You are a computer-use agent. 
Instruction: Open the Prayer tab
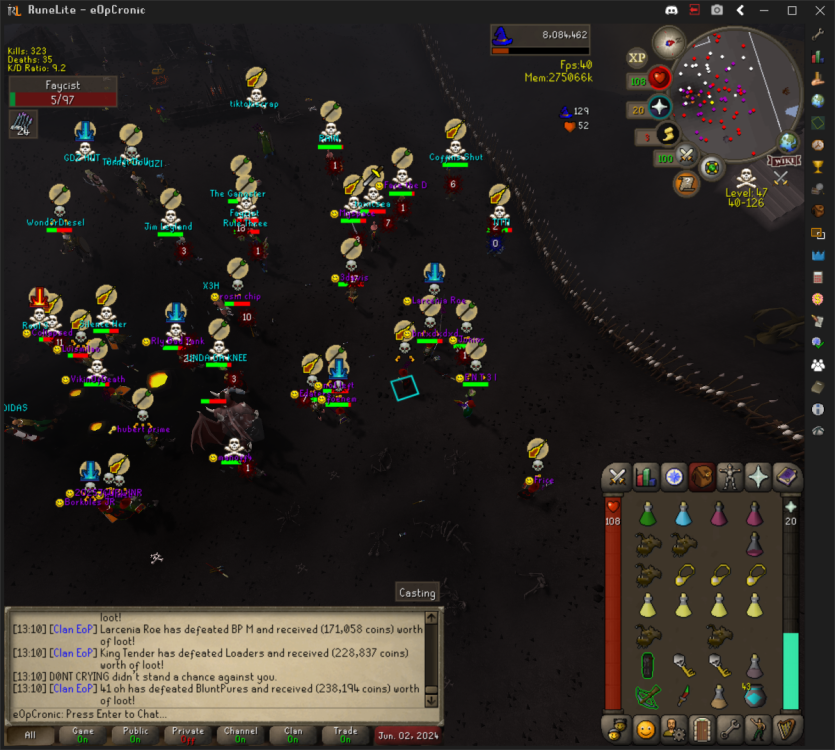758,477
